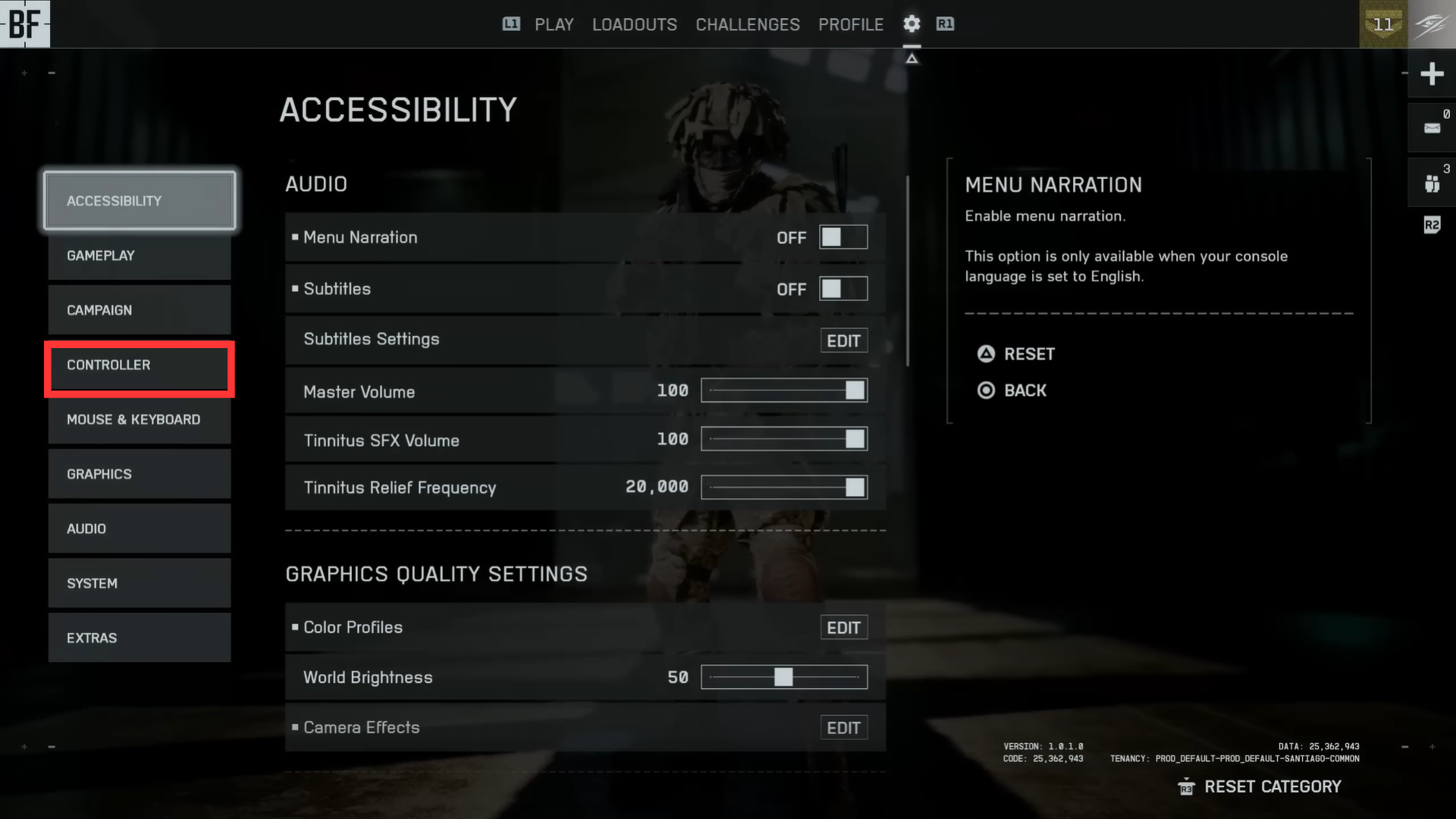
Task: Toggle Menu Narration on
Action: click(x=843, y=238)
